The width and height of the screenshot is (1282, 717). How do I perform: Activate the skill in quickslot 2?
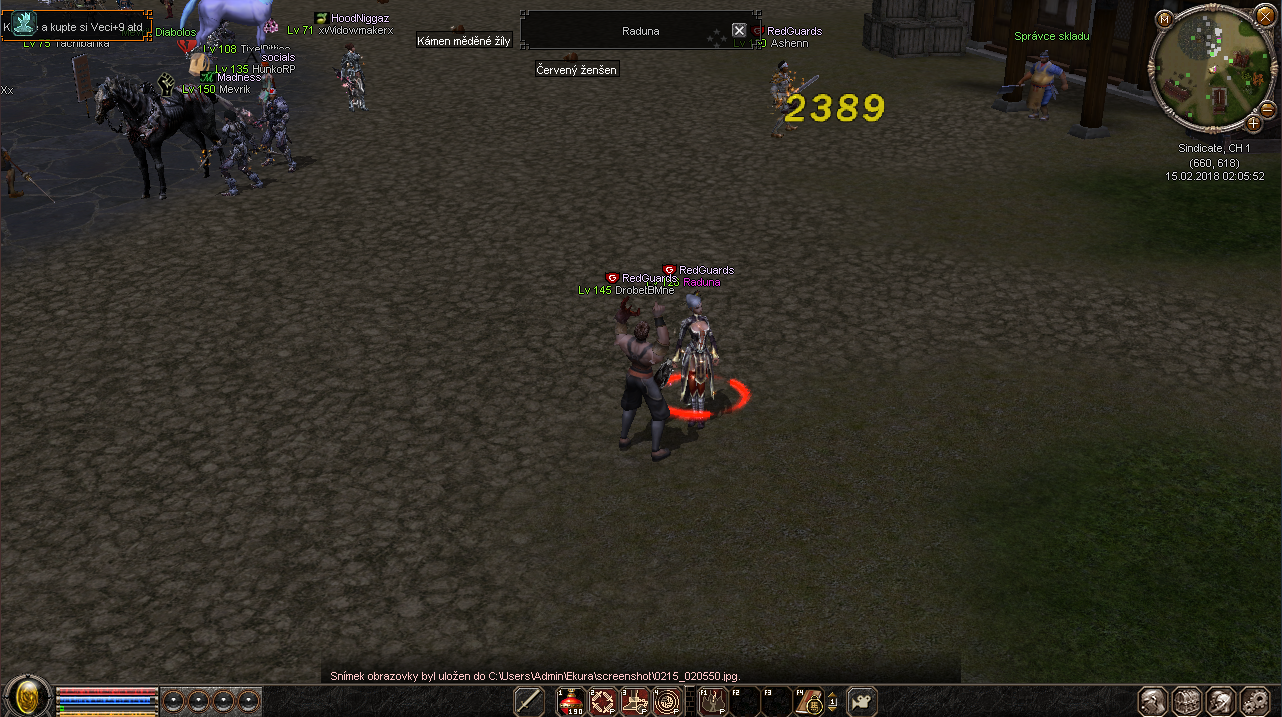pyautogui.click(x=603, y=702)
